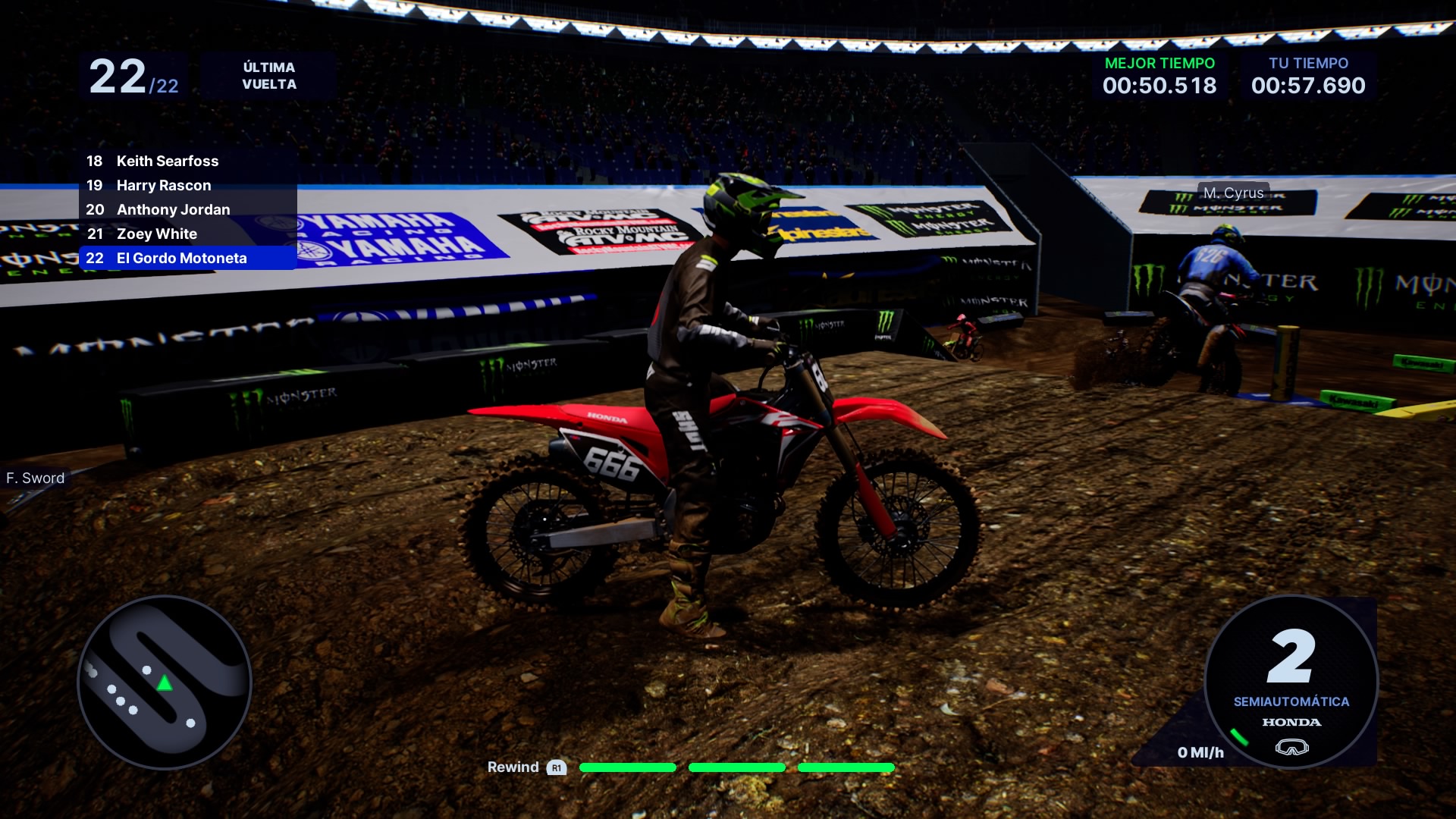Click Harry Rascon in the standings list
Screen dimensions: 1456x819
[163, 185]
